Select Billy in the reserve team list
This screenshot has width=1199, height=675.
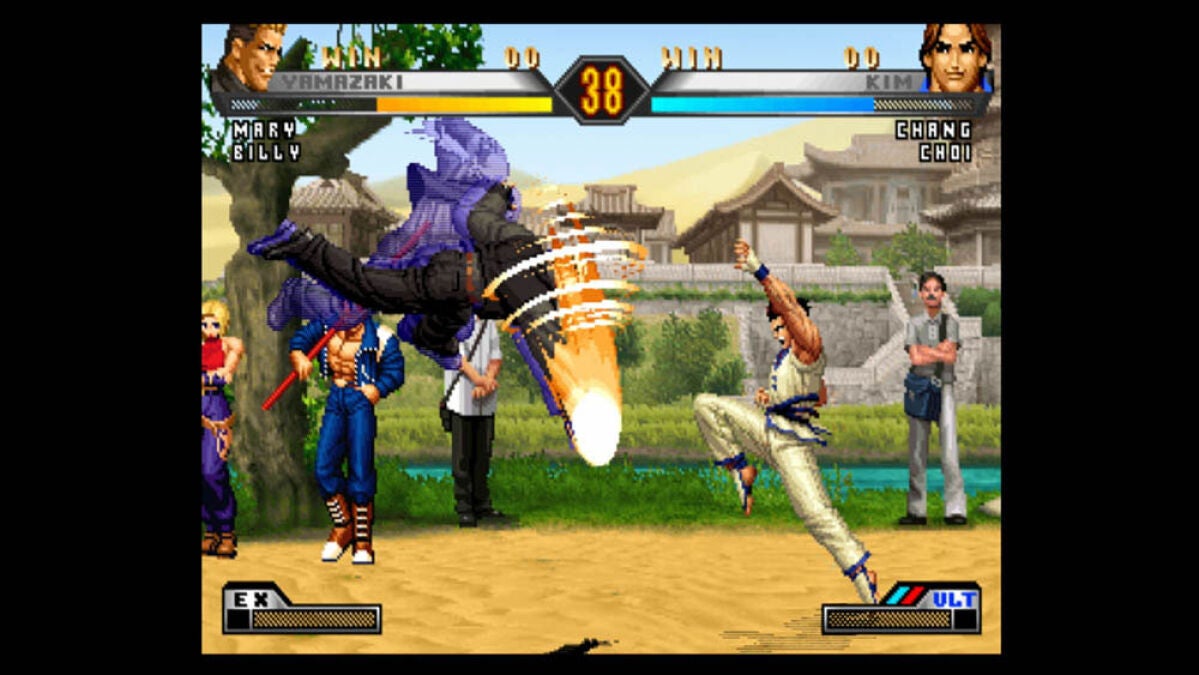pos(266,153)
